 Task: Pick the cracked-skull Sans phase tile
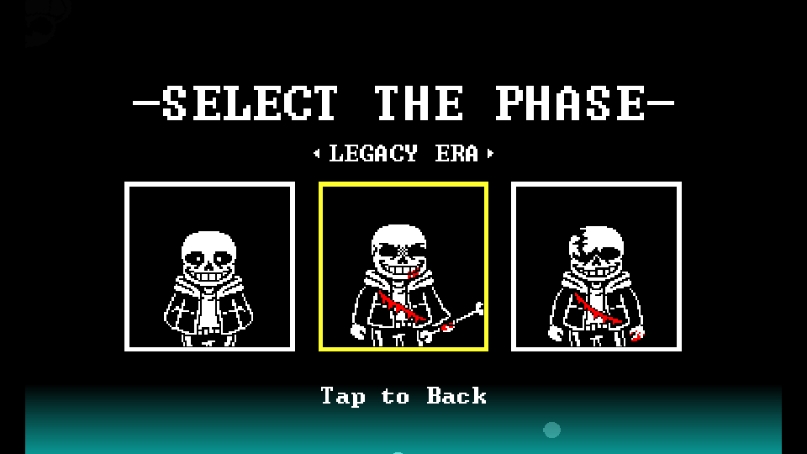pos(596,267)
